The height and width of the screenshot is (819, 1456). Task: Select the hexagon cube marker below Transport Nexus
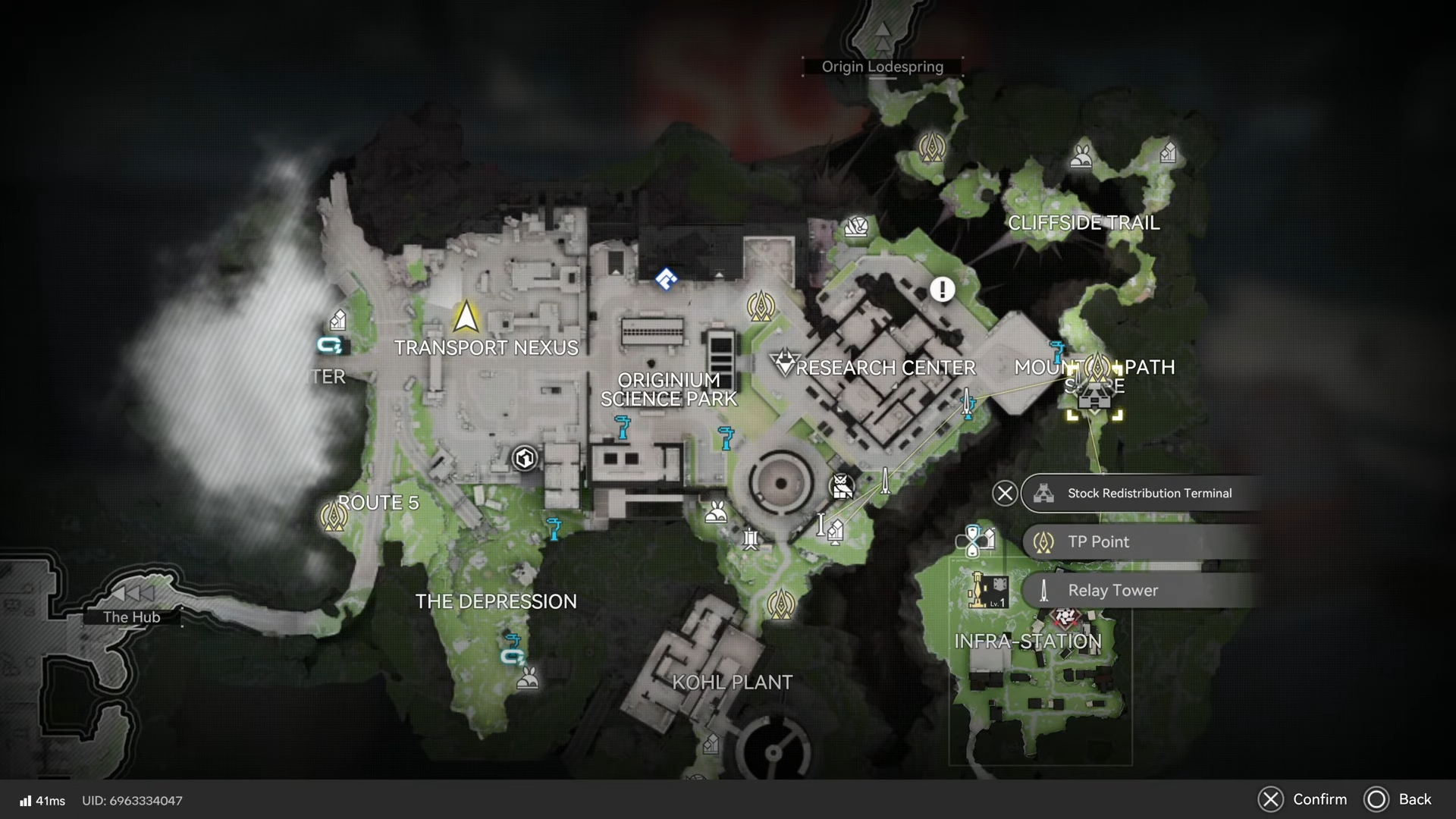coord(525,458)
